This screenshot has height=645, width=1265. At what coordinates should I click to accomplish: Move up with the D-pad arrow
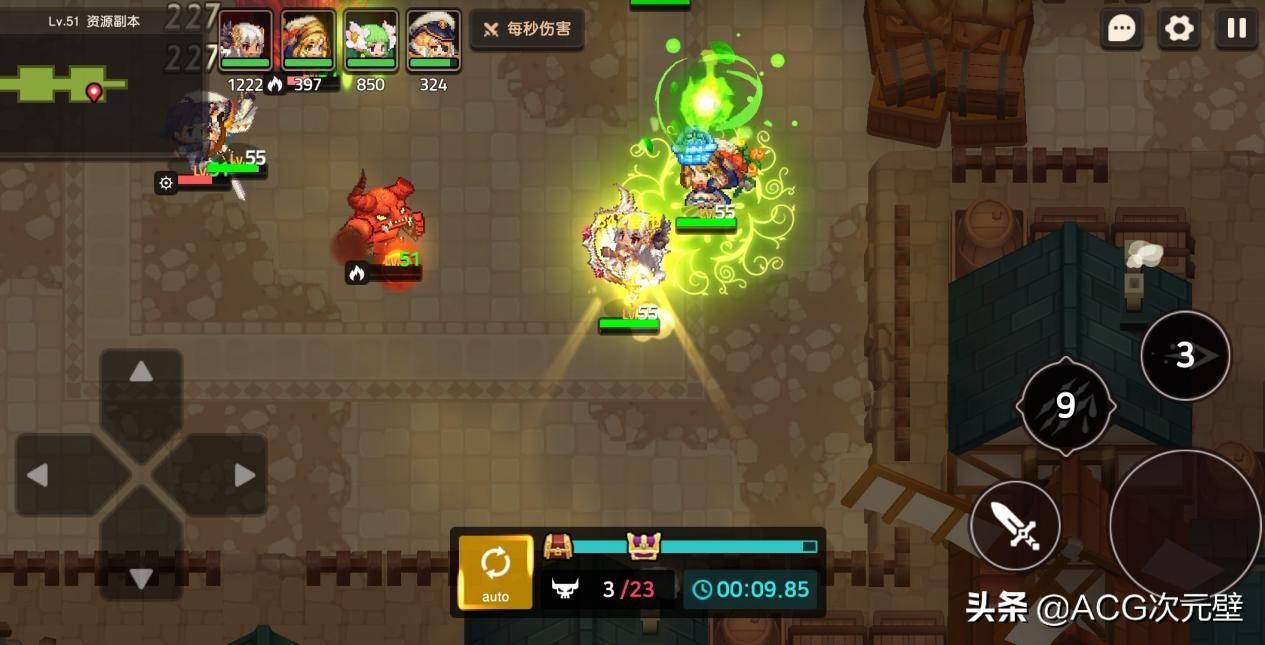click(141, 373)
